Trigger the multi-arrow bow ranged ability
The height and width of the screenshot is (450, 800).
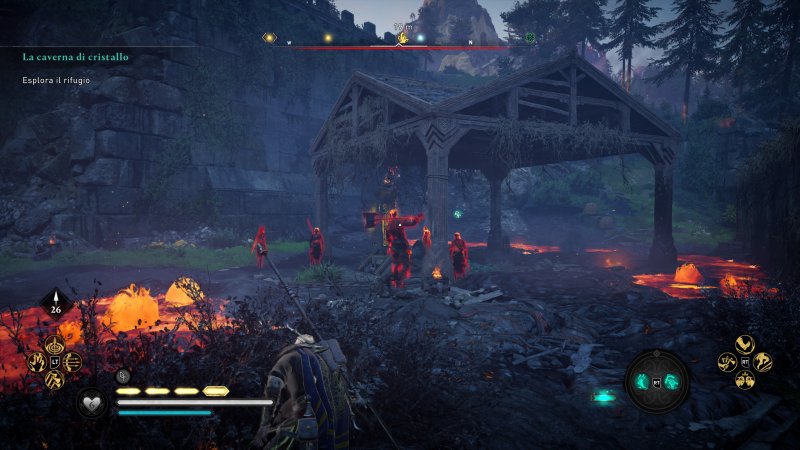(73, 362)
